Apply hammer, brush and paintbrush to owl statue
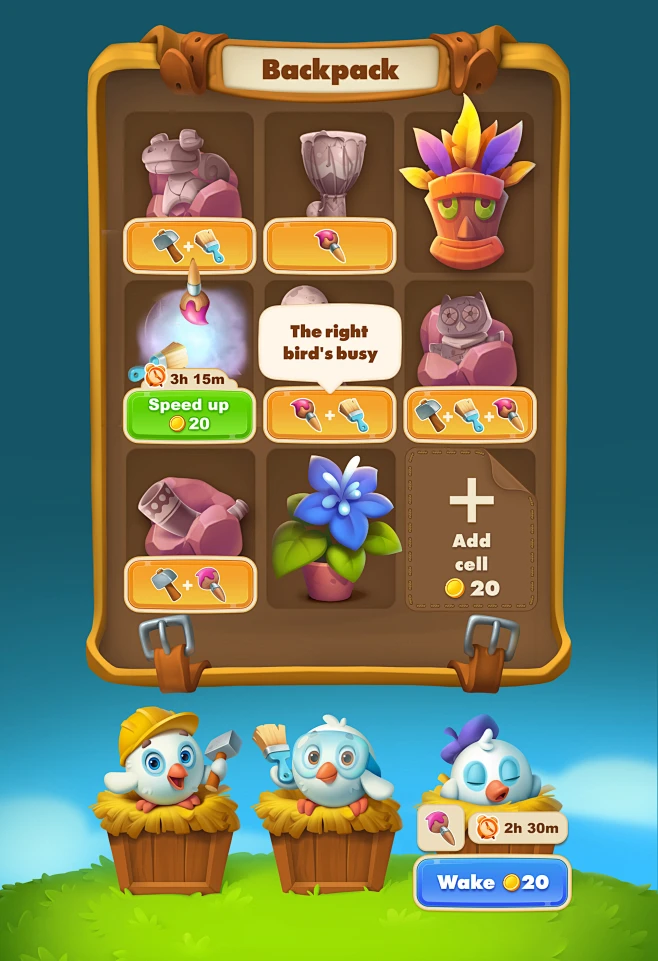The image size is (658, 961). tap(469, 414)
